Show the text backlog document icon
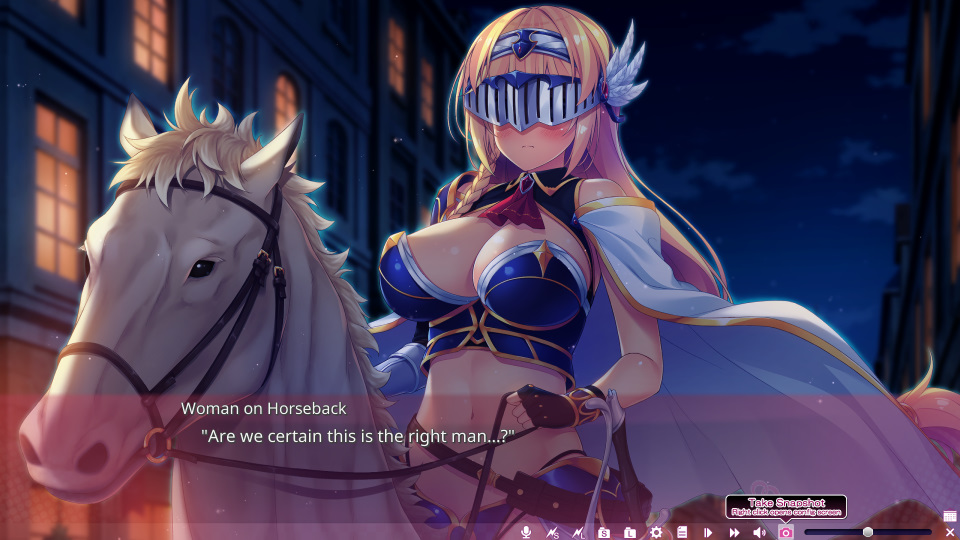Image resolution: width=960 pixels, height=540 pixels. (x=682, y=532)
